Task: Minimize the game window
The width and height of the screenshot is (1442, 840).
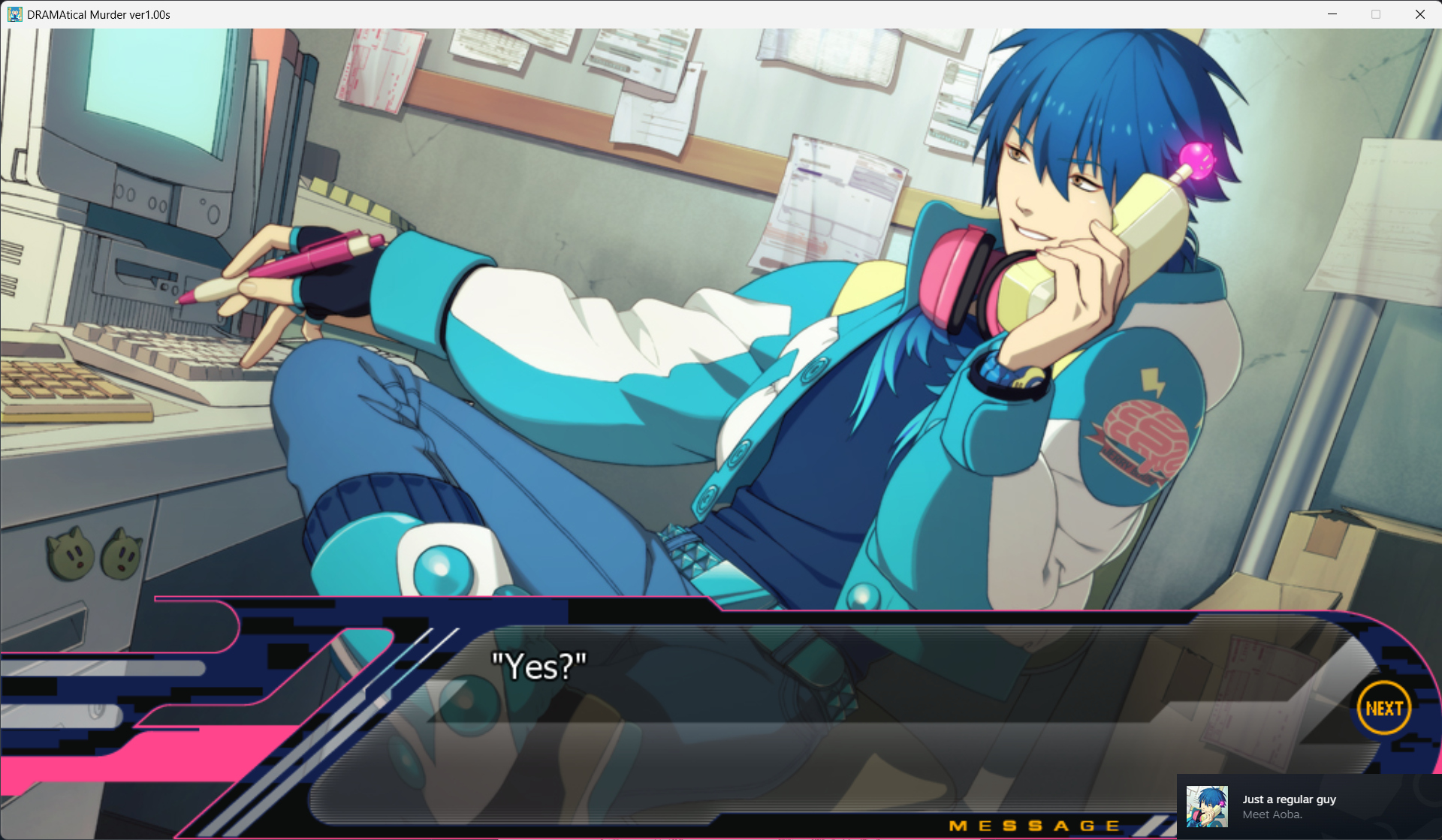Action: click(x=1332, y=14)
